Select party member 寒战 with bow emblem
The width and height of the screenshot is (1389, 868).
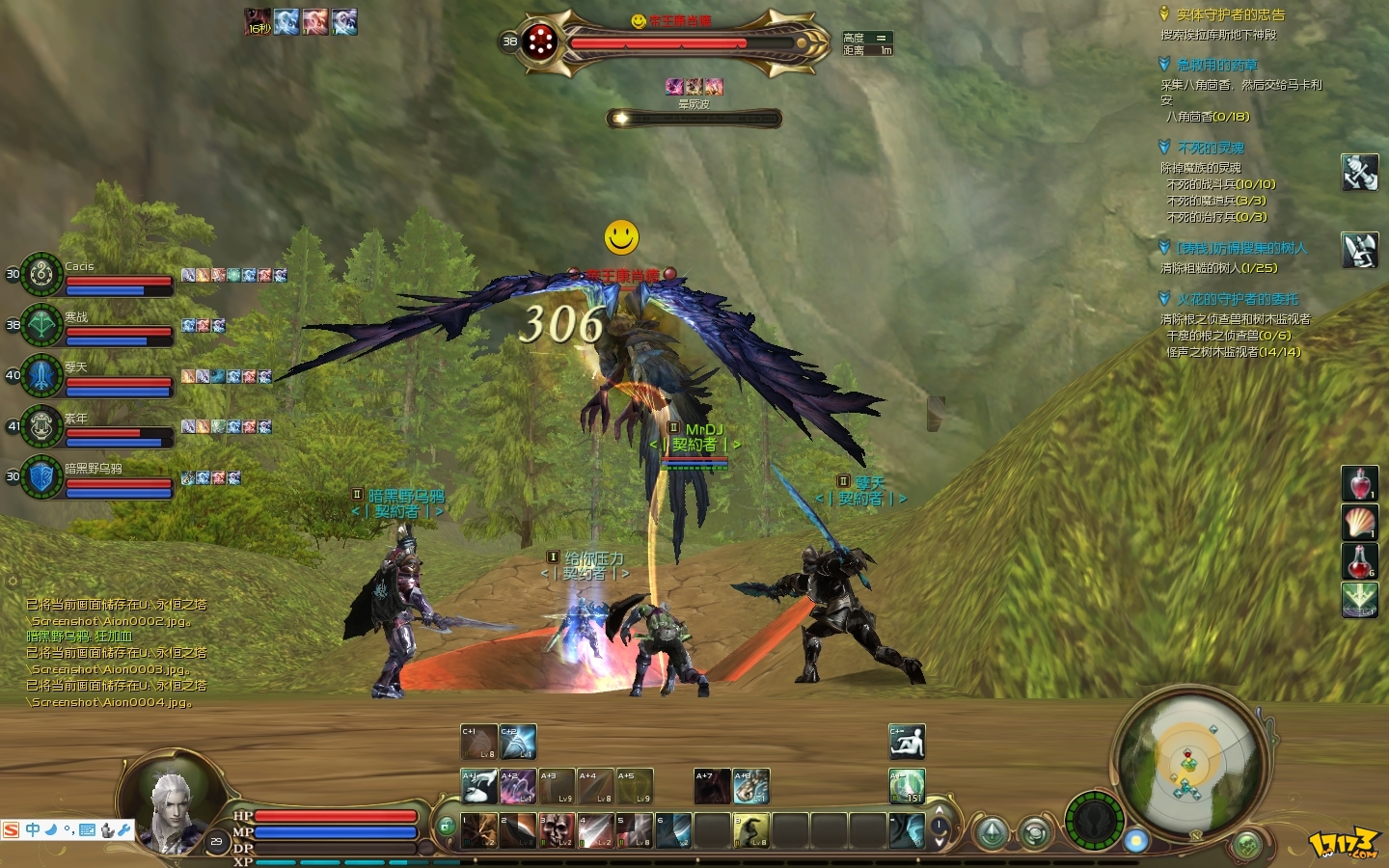click(42, 325)
